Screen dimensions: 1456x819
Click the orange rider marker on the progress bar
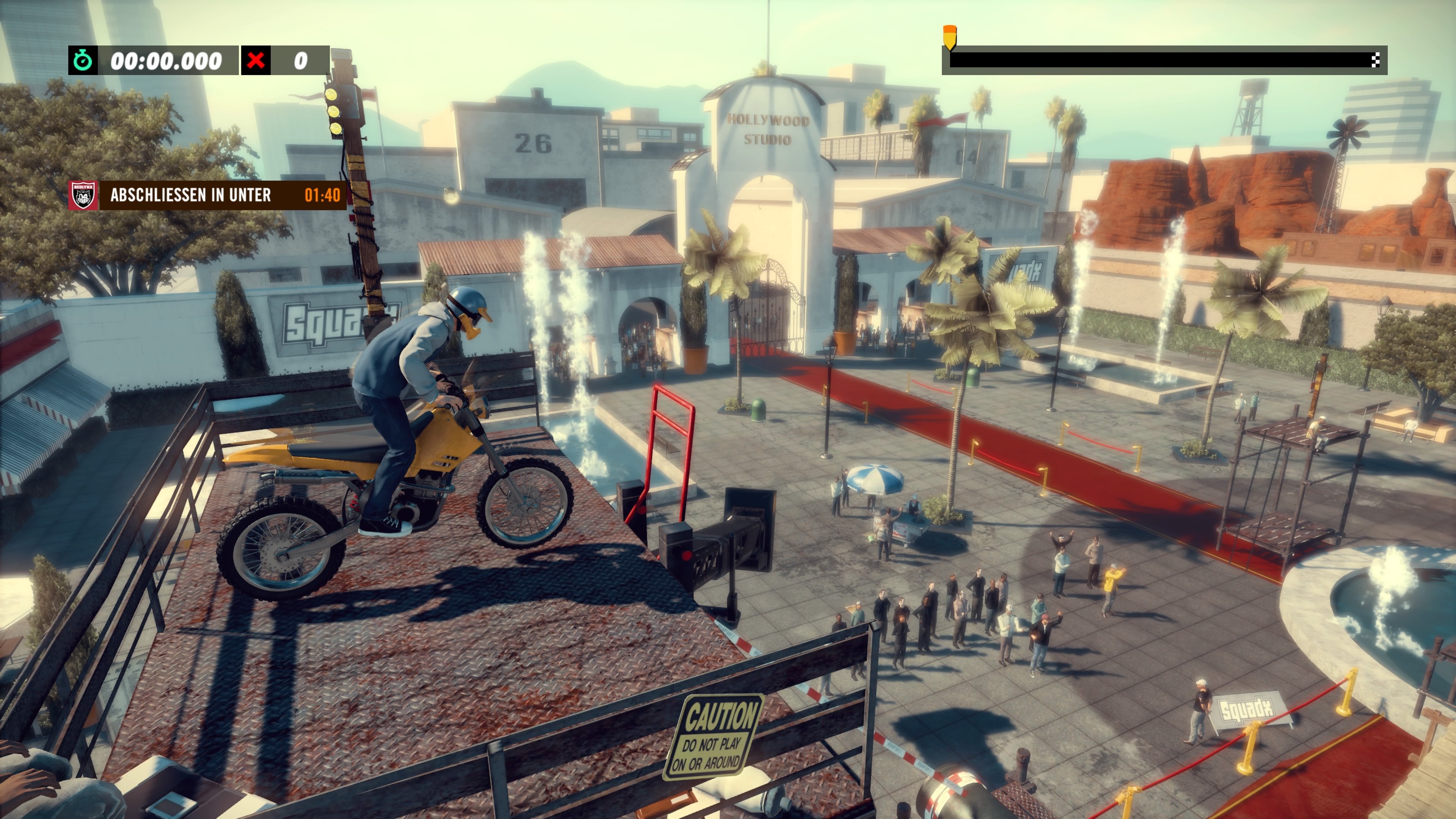coord(949,37)
